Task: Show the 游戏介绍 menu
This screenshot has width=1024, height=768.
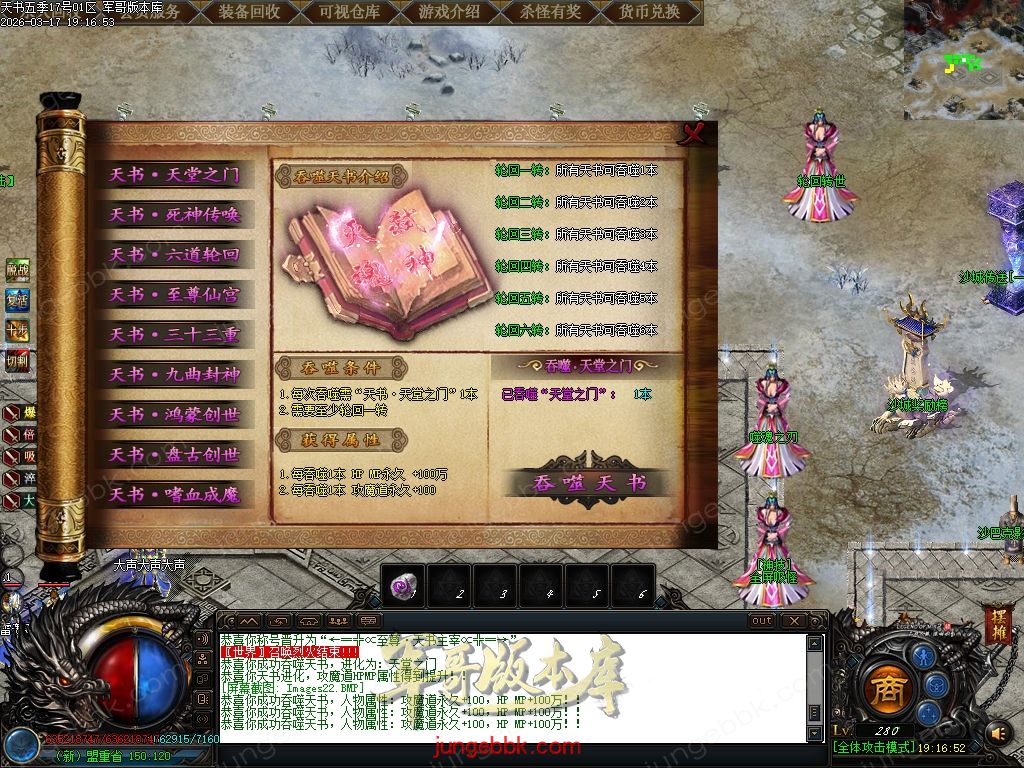Action: tap(449, 12)
